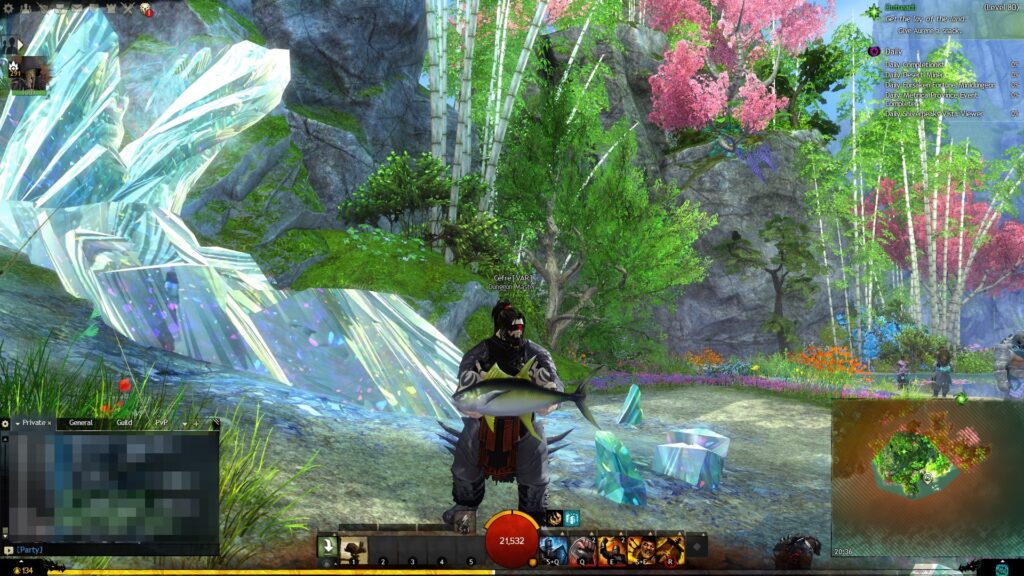Screen dimensions: 1024x576
Task: Switch to the Guild chat tab
Action: click(x=123, y=423)
